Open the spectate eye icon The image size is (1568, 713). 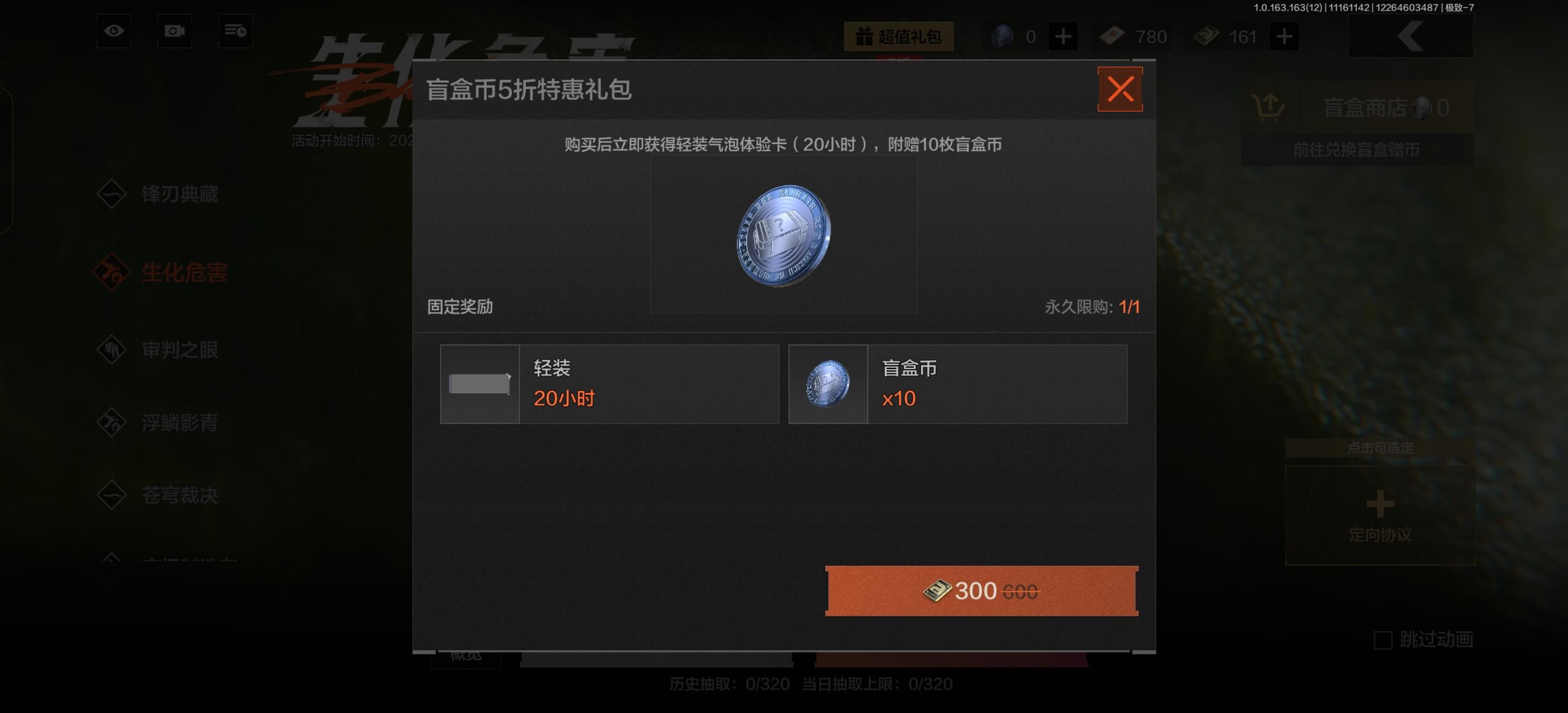113,31
